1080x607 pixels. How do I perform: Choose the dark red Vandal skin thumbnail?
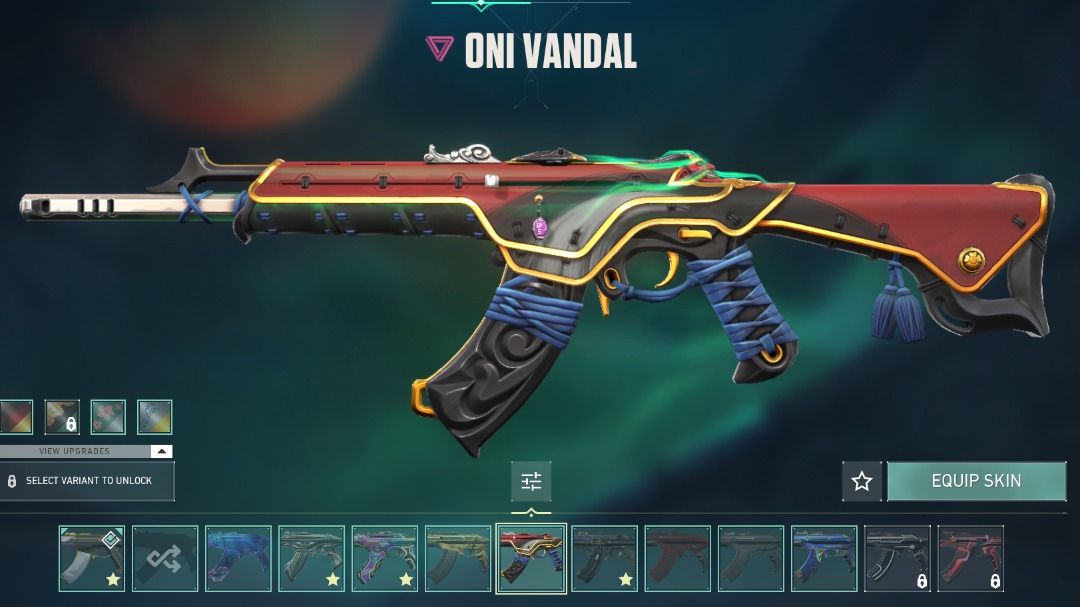click(678, 559)
